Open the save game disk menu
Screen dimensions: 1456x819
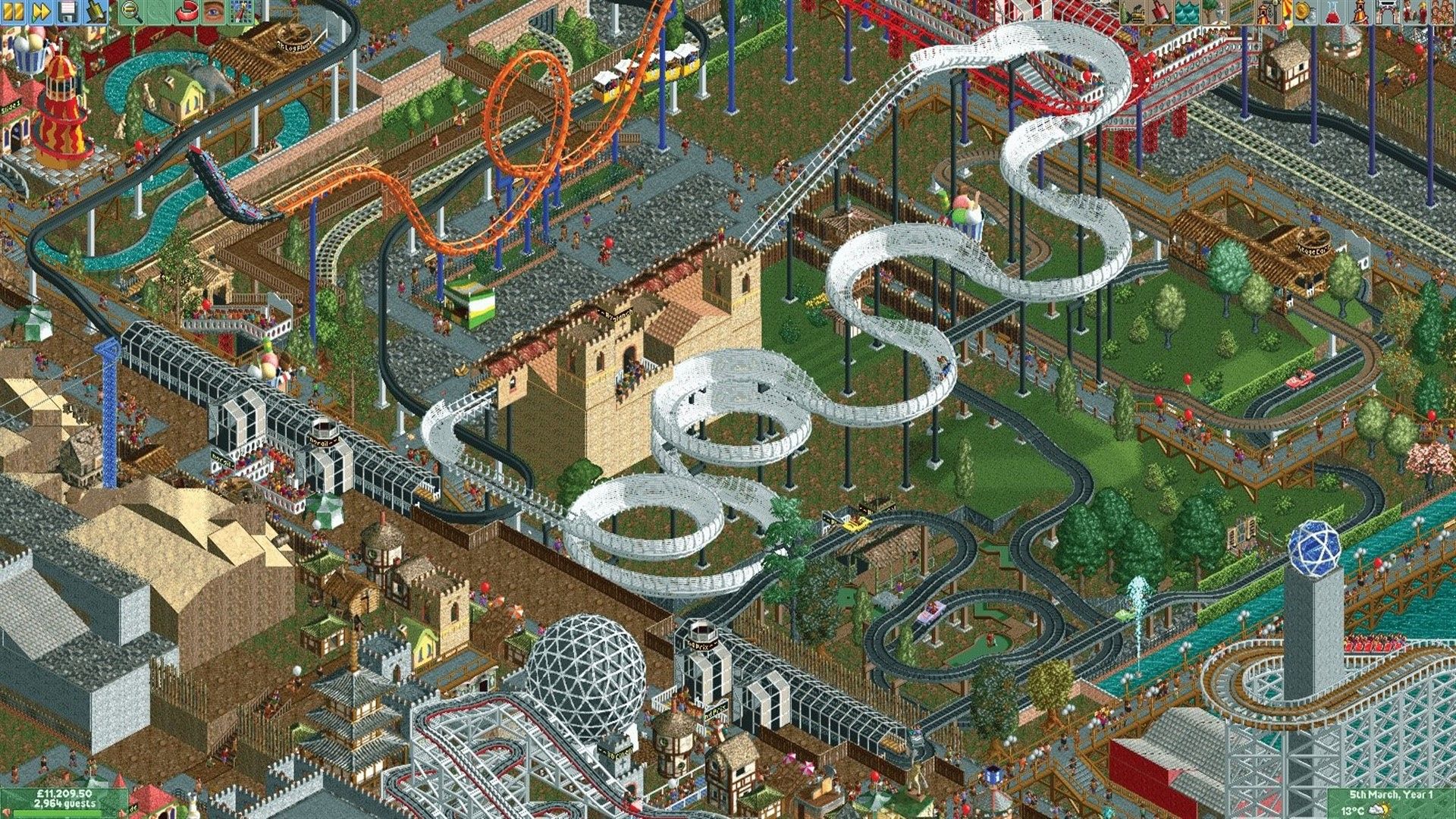point(66,11)
